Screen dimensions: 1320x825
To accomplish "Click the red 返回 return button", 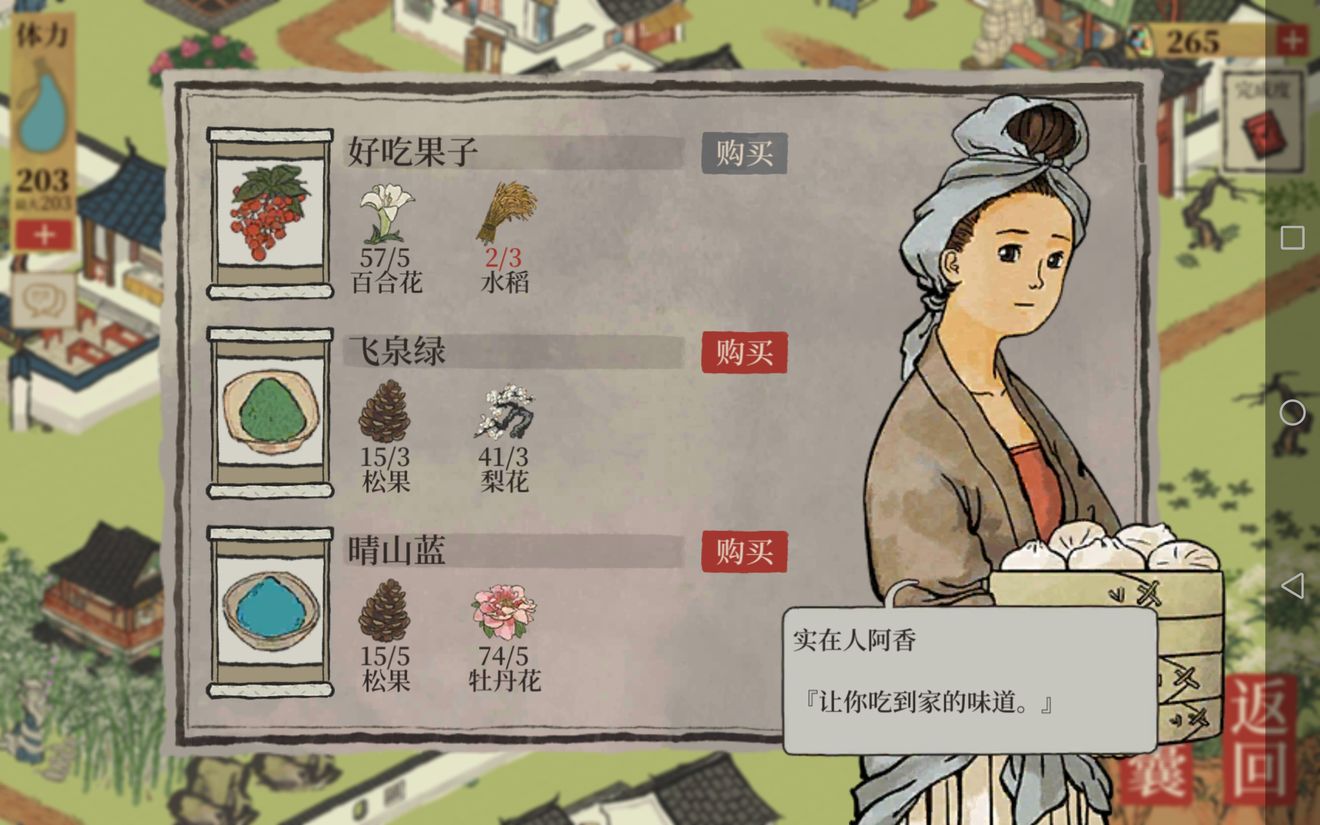I will pyautogui.click(x=1259, y=740).
